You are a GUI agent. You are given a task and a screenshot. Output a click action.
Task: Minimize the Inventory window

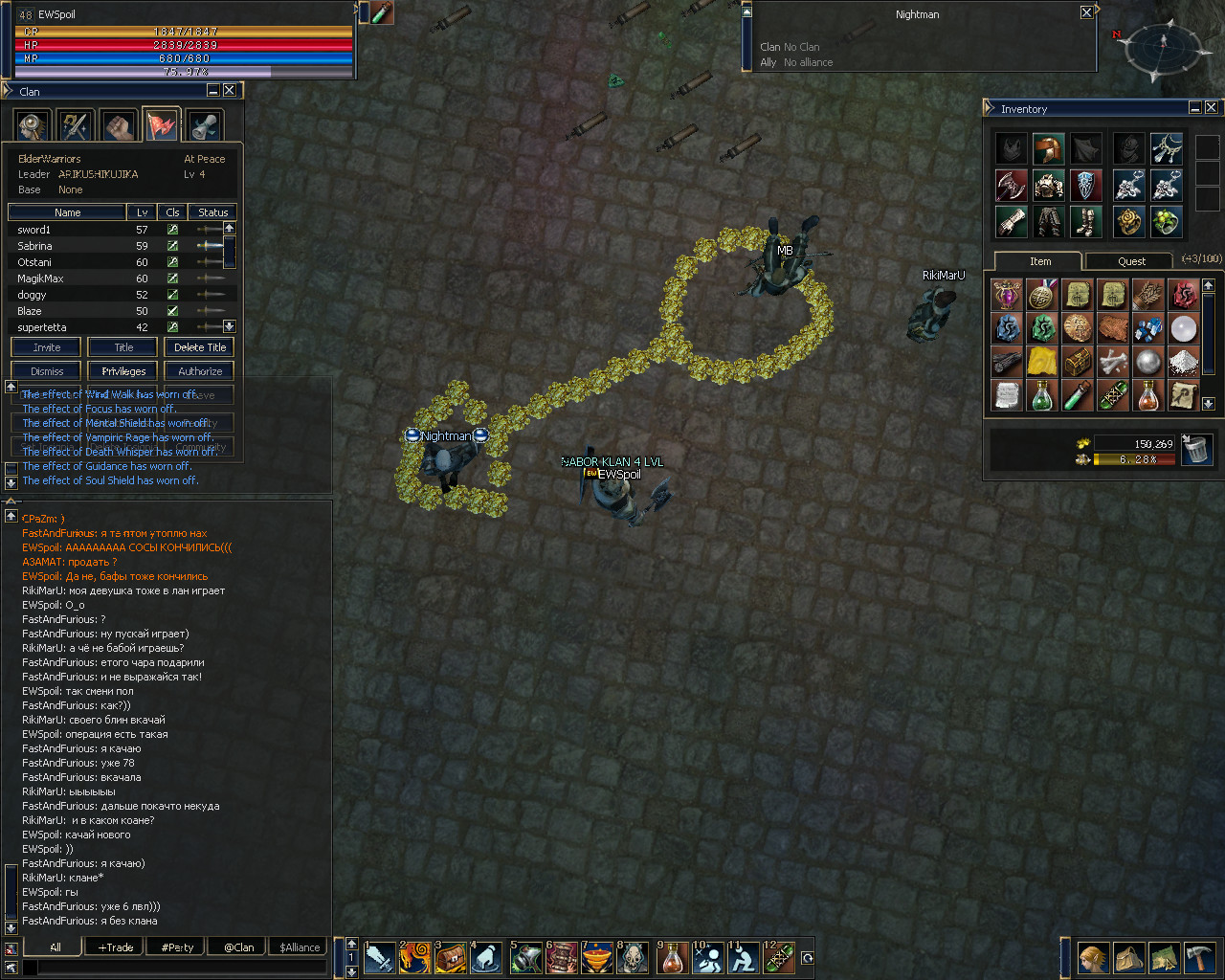point(1195,108)
